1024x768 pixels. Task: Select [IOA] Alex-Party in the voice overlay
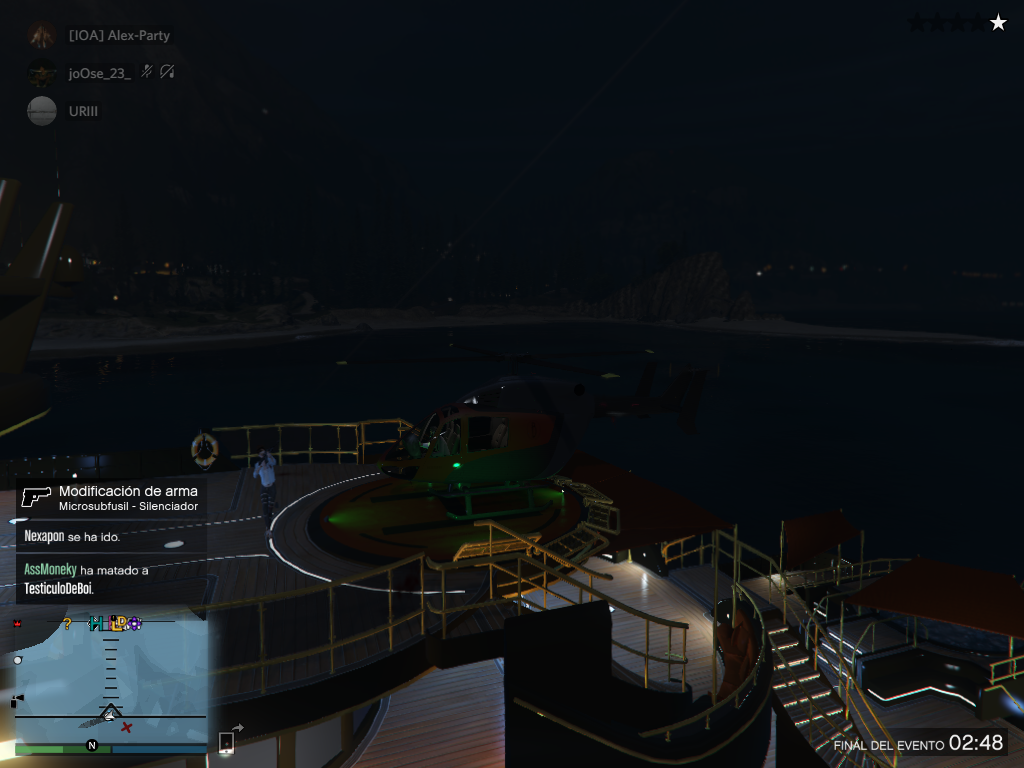click(118, 36)
